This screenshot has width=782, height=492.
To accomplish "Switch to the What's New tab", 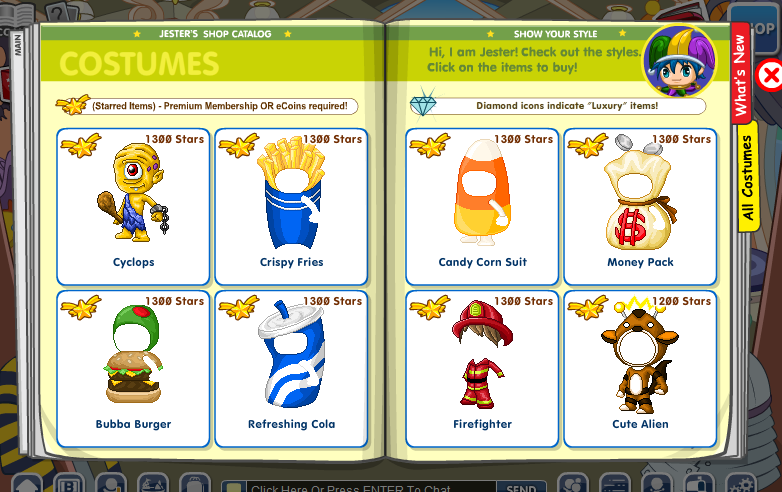I will (741, 75).
